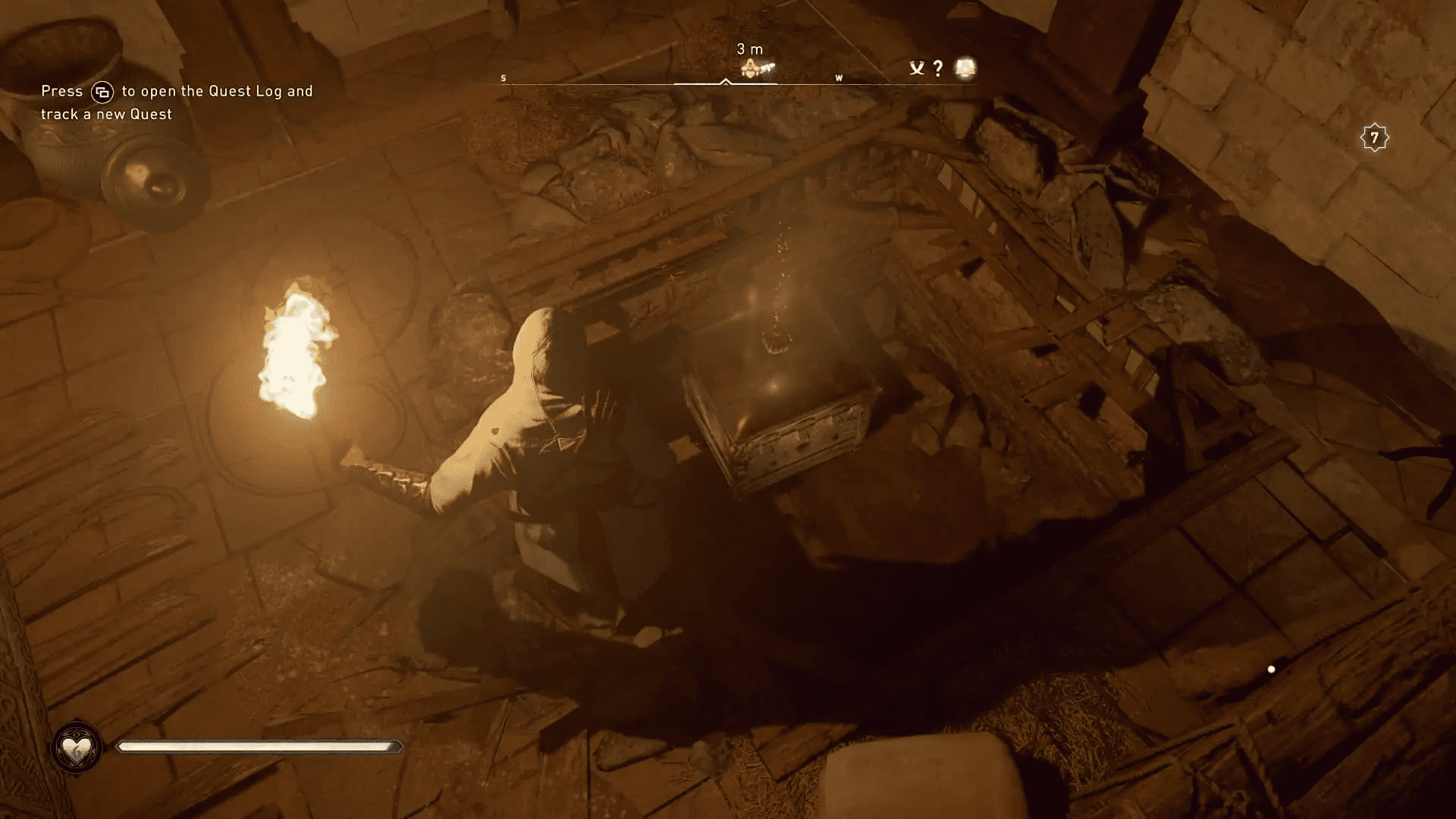Click the wealth chest marker above the compass
This screenshot has height=819, width=1456.
tap(751, 69)
